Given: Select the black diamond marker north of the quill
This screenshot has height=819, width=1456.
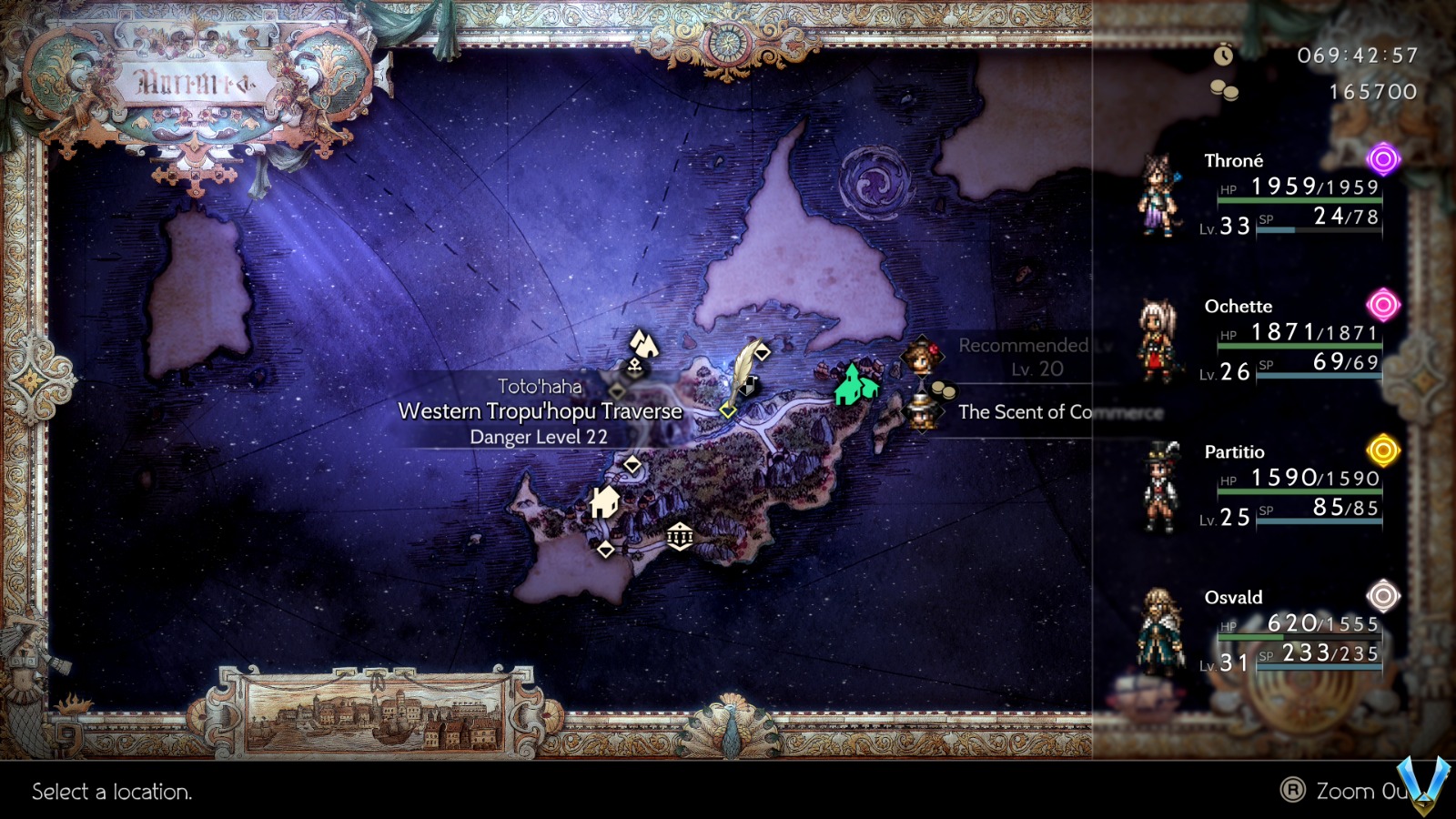Looking at the screenshot, I should coord(762,352).
